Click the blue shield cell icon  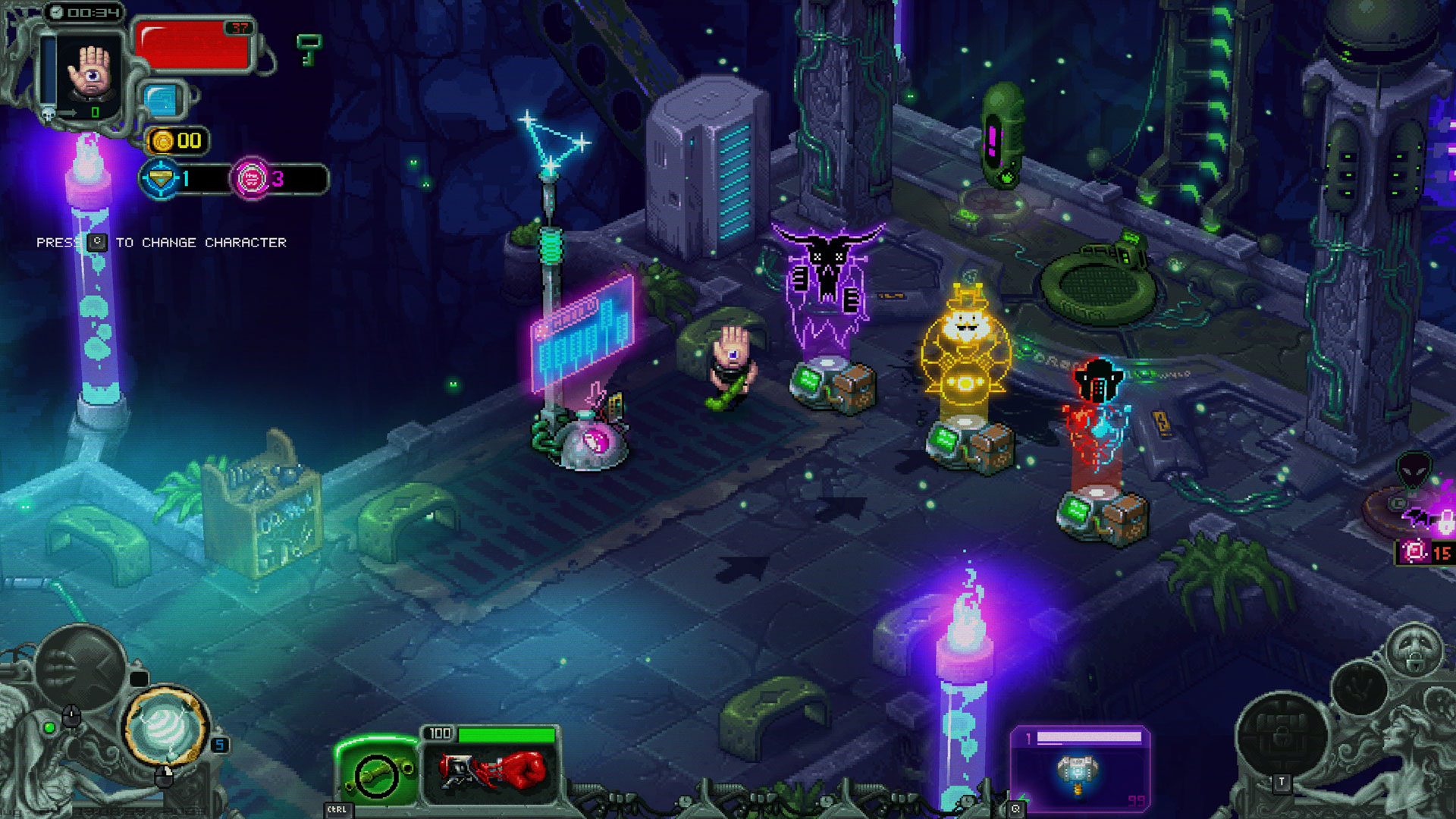pos(162,101)
